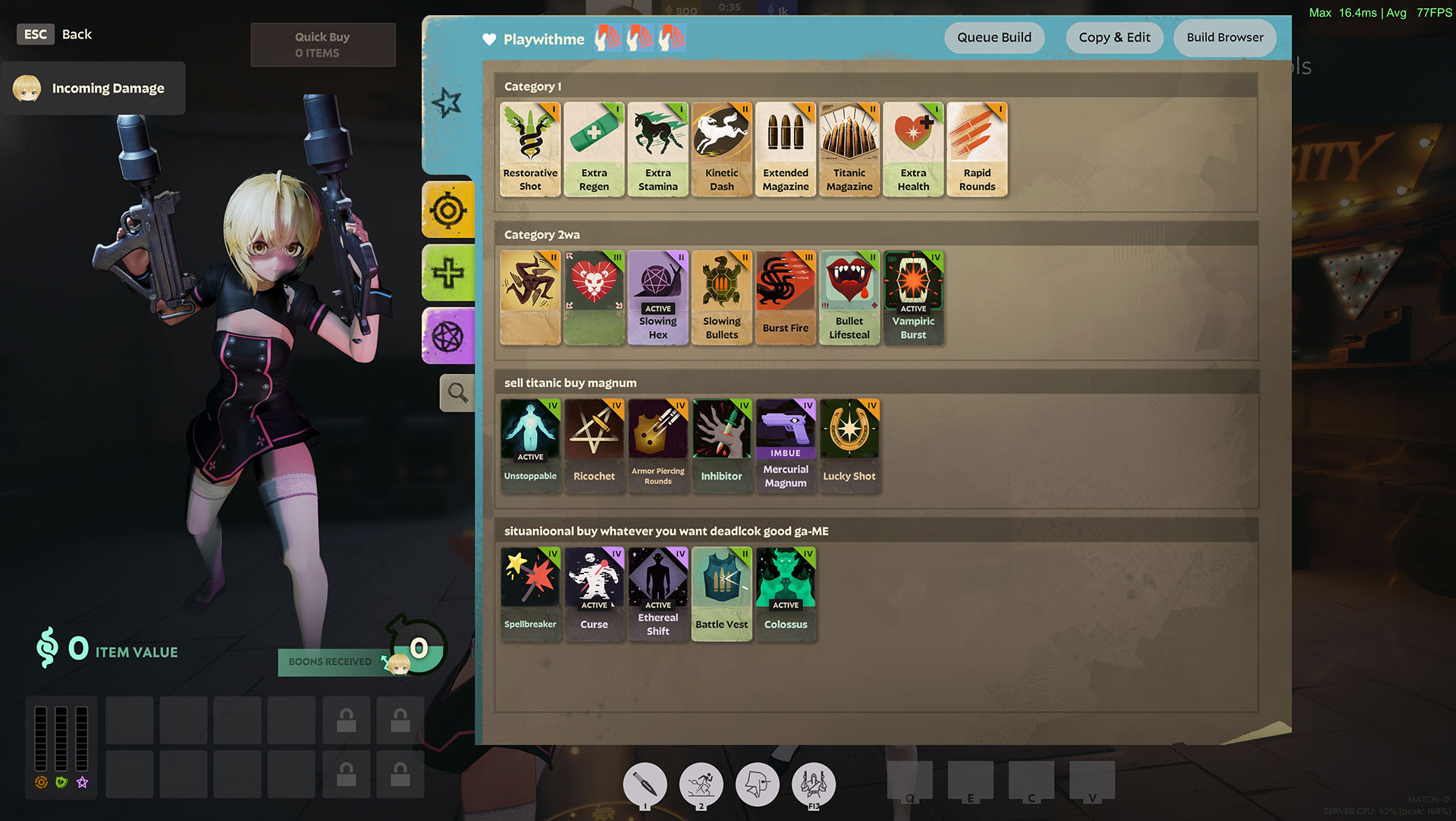
Task: Click the Spellbreaker wand item
Action: tap(529, 592)
